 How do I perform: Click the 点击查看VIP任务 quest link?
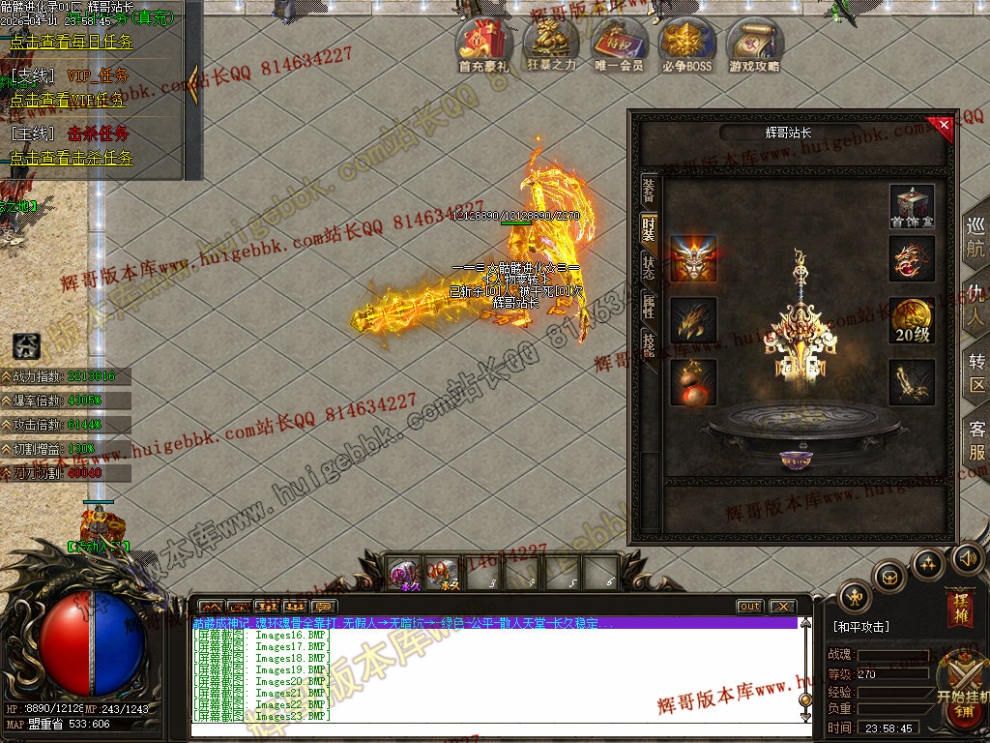click(67, 100)
